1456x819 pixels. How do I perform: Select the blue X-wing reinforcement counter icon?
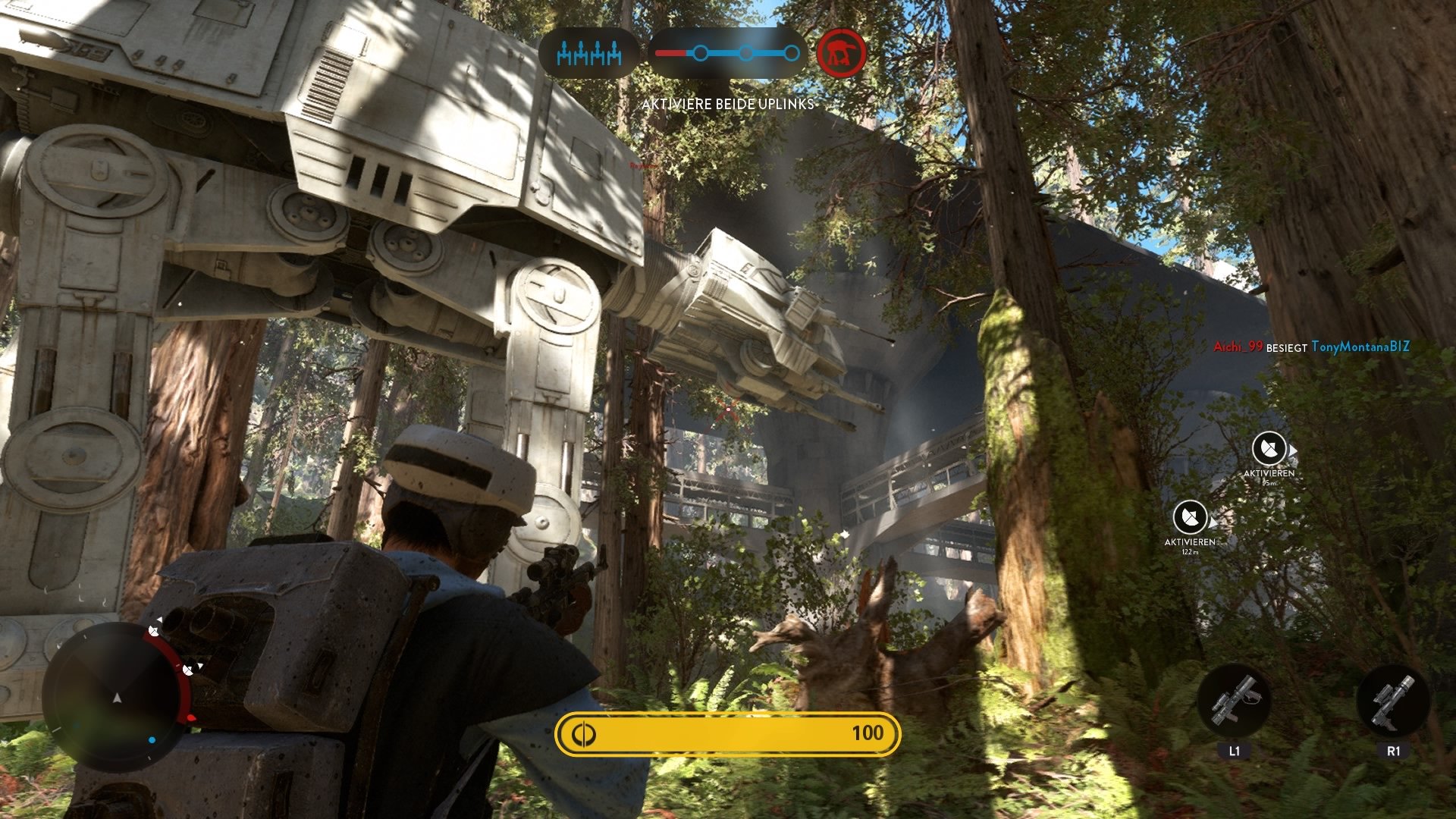pos(590,53)
